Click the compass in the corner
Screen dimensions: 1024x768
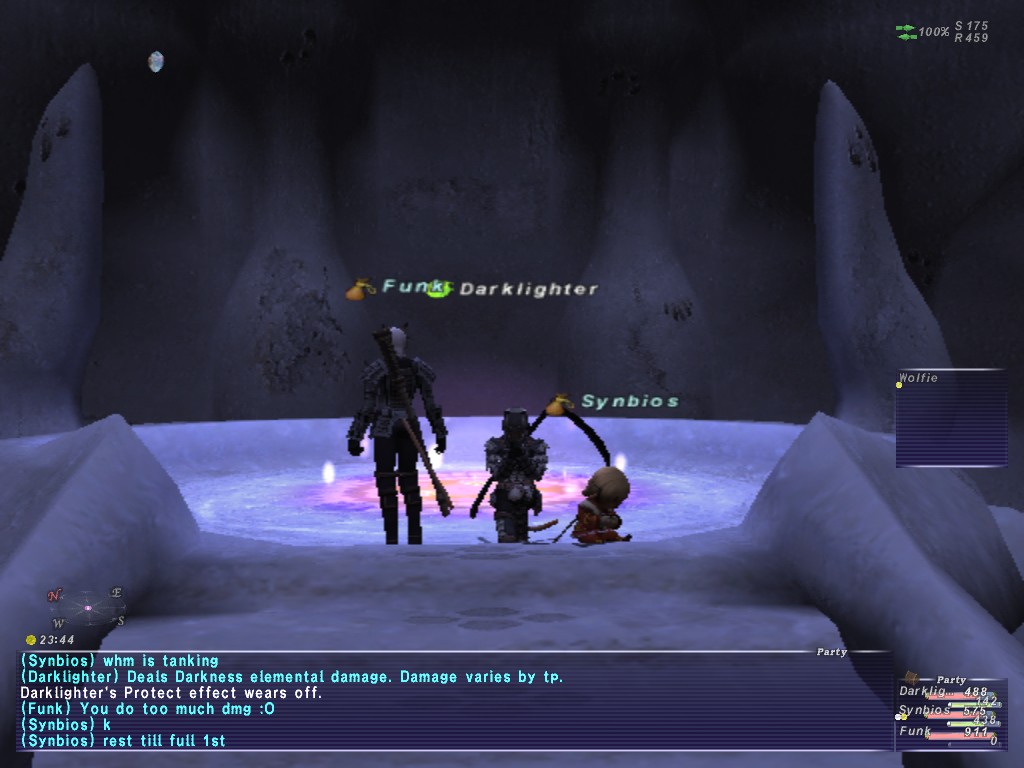click(x=87, y=607)
